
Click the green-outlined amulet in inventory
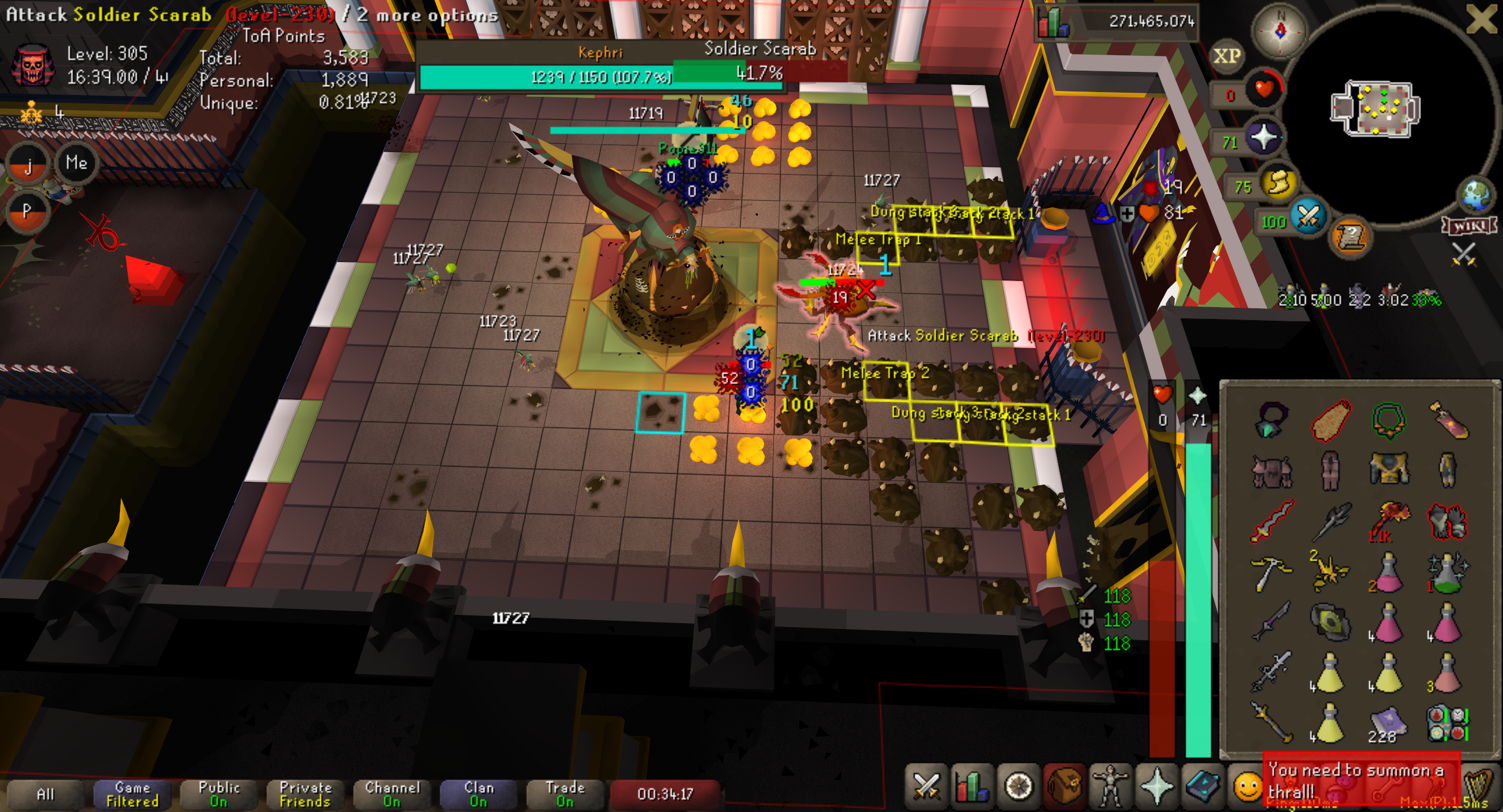pos(1388,421)
